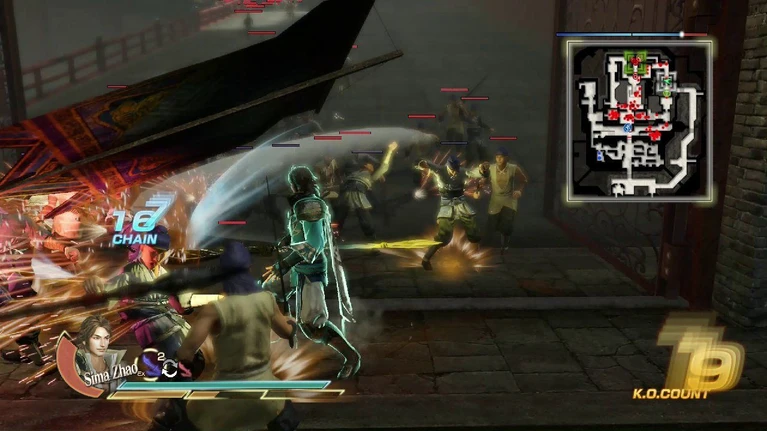The height and width of the screenshot is (431, 767).
Task: Open the battlefield minimap
Action: coord(638,120)
